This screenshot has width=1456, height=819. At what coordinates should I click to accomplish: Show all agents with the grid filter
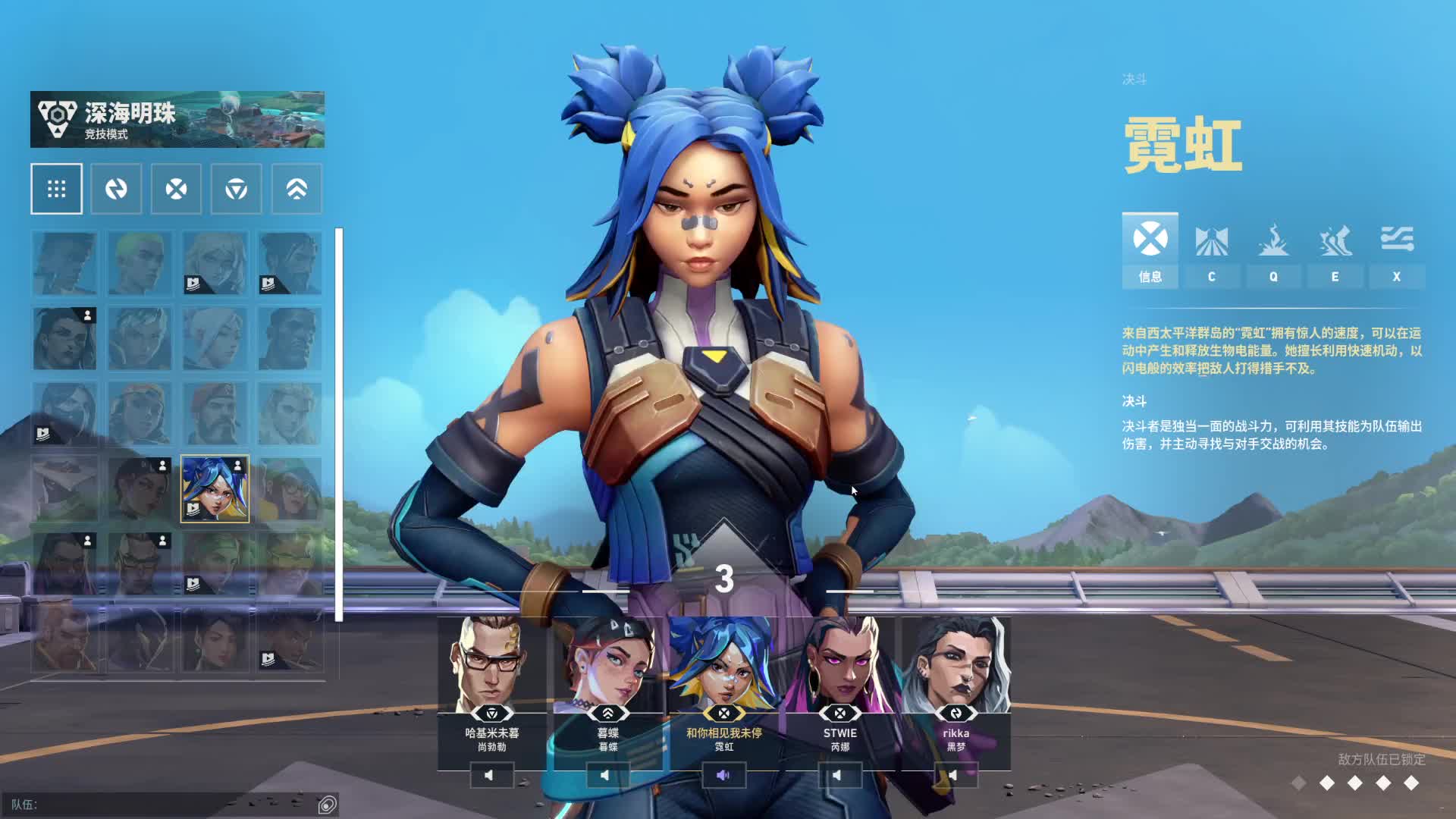(57, 189)
